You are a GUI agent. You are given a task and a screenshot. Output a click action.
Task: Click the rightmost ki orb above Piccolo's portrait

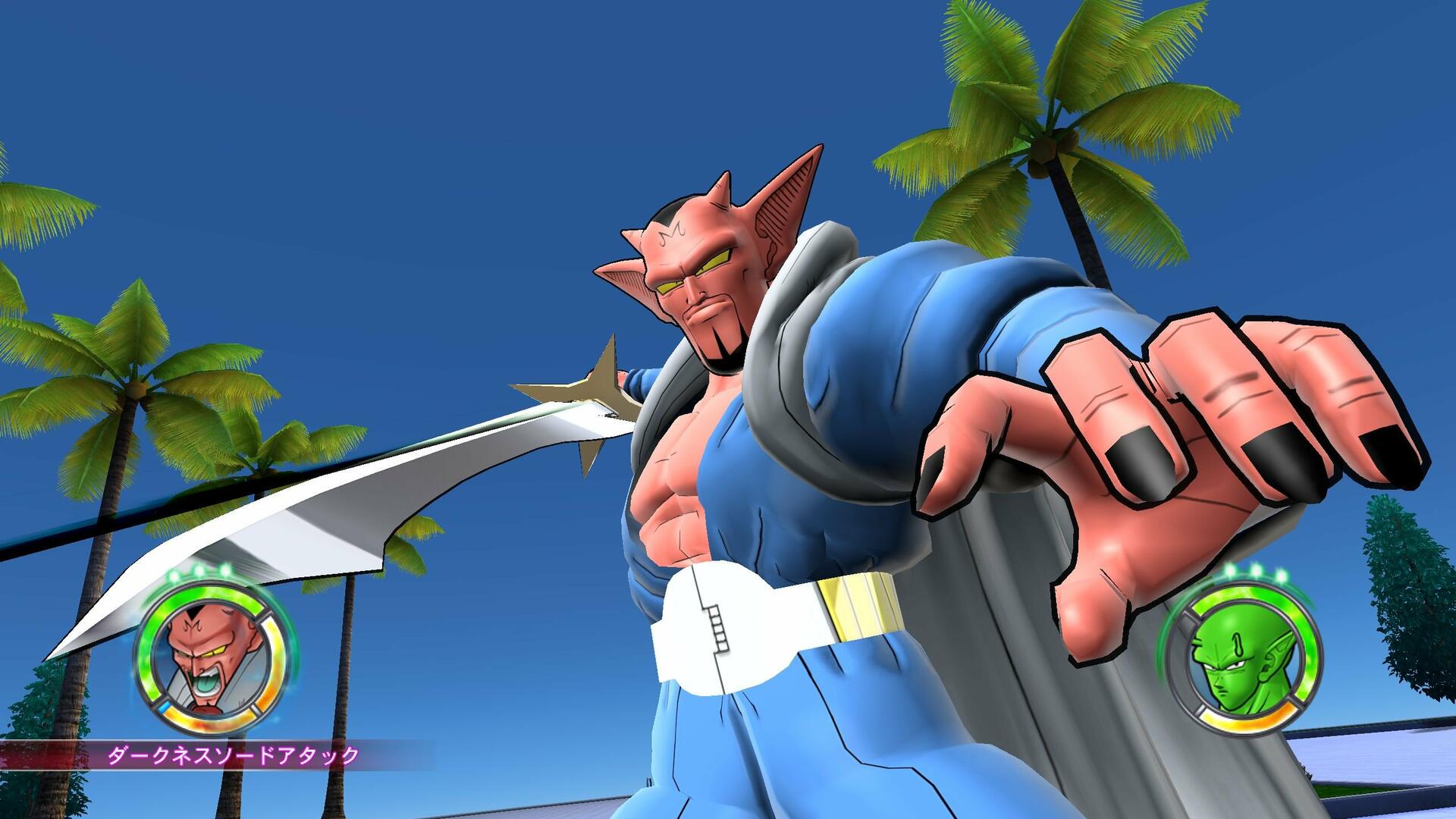point(1282,576)
